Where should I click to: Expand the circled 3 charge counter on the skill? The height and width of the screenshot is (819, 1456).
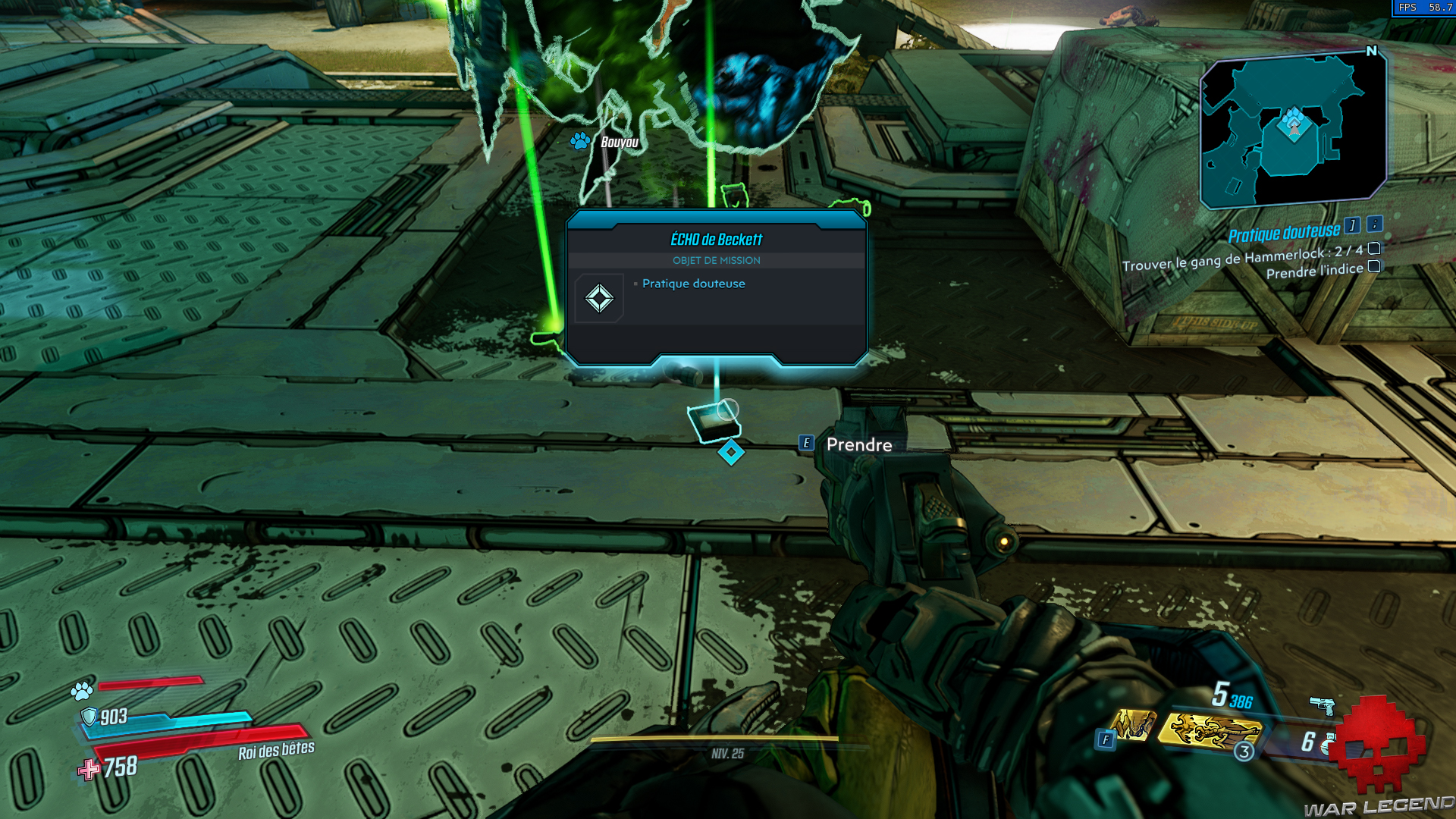click(x=1244, y=752)
